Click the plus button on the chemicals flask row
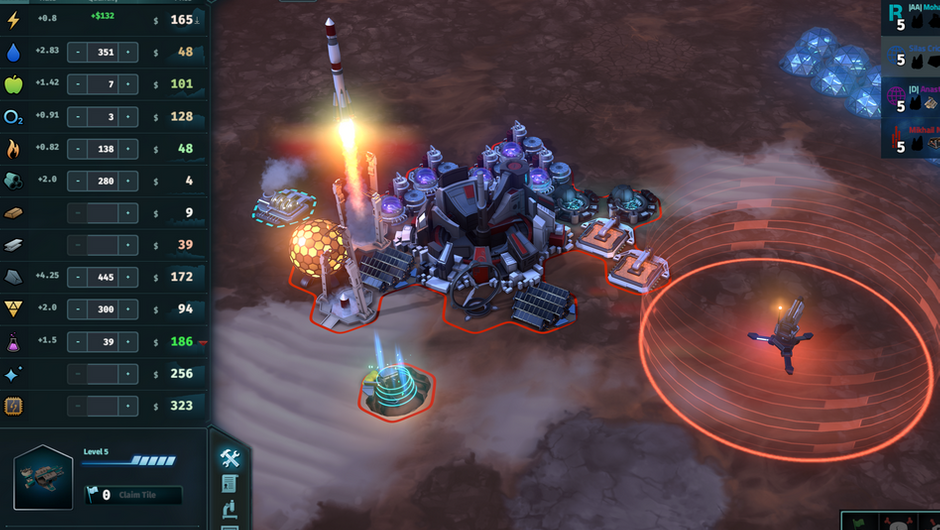The width and height of the screenshot is (940, 530). (x=128, y=342)
